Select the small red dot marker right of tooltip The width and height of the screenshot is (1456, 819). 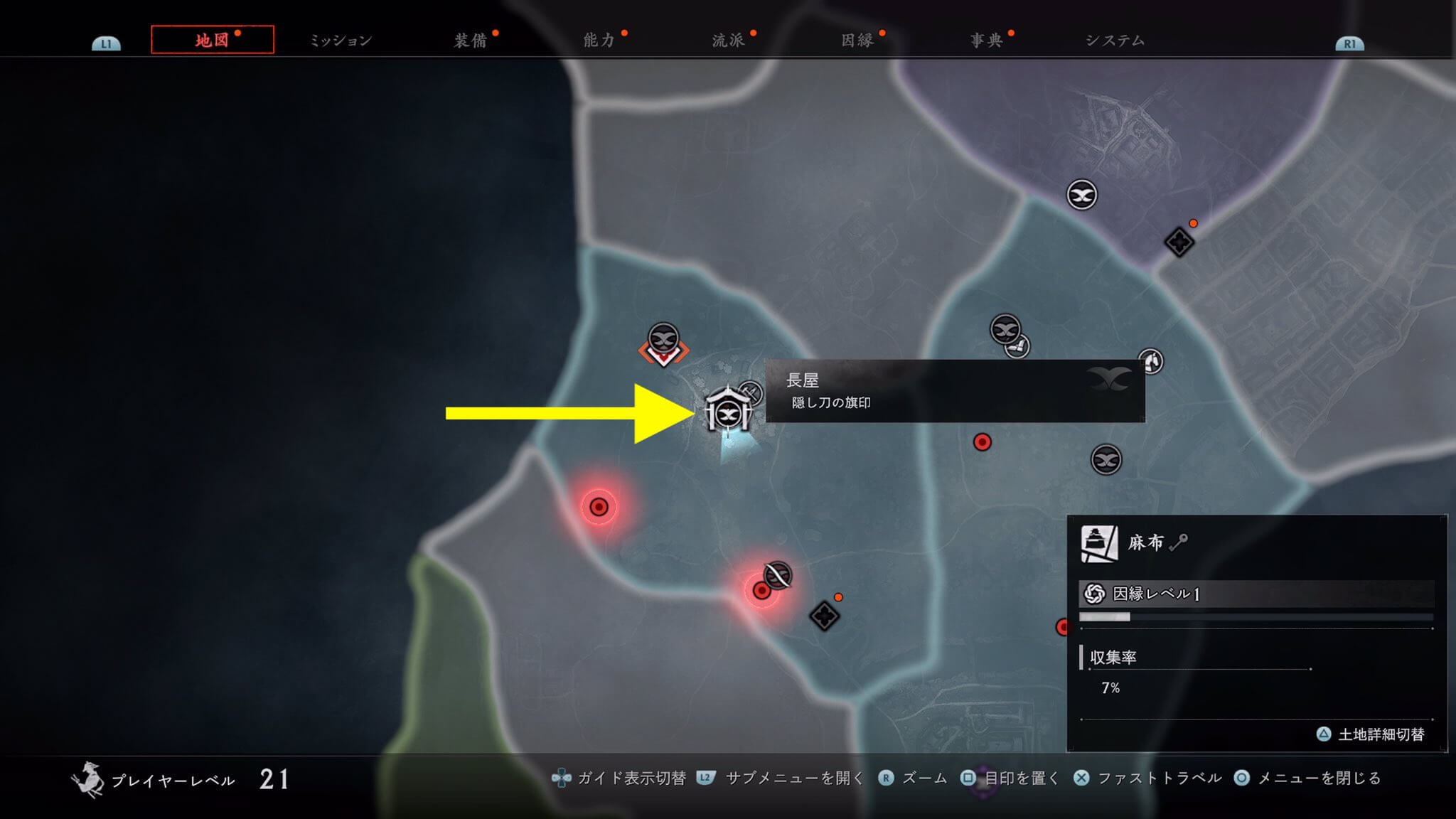click(982, 442)
